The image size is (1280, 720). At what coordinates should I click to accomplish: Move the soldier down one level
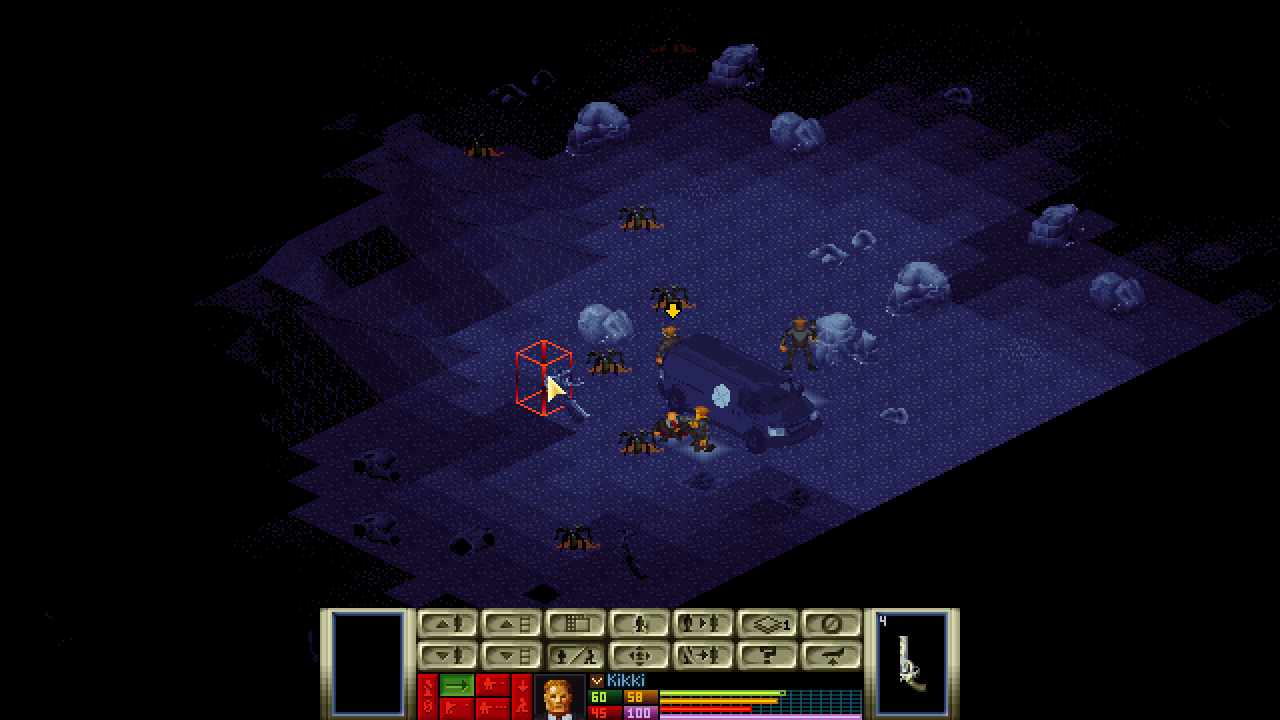[x=447, y=656]
